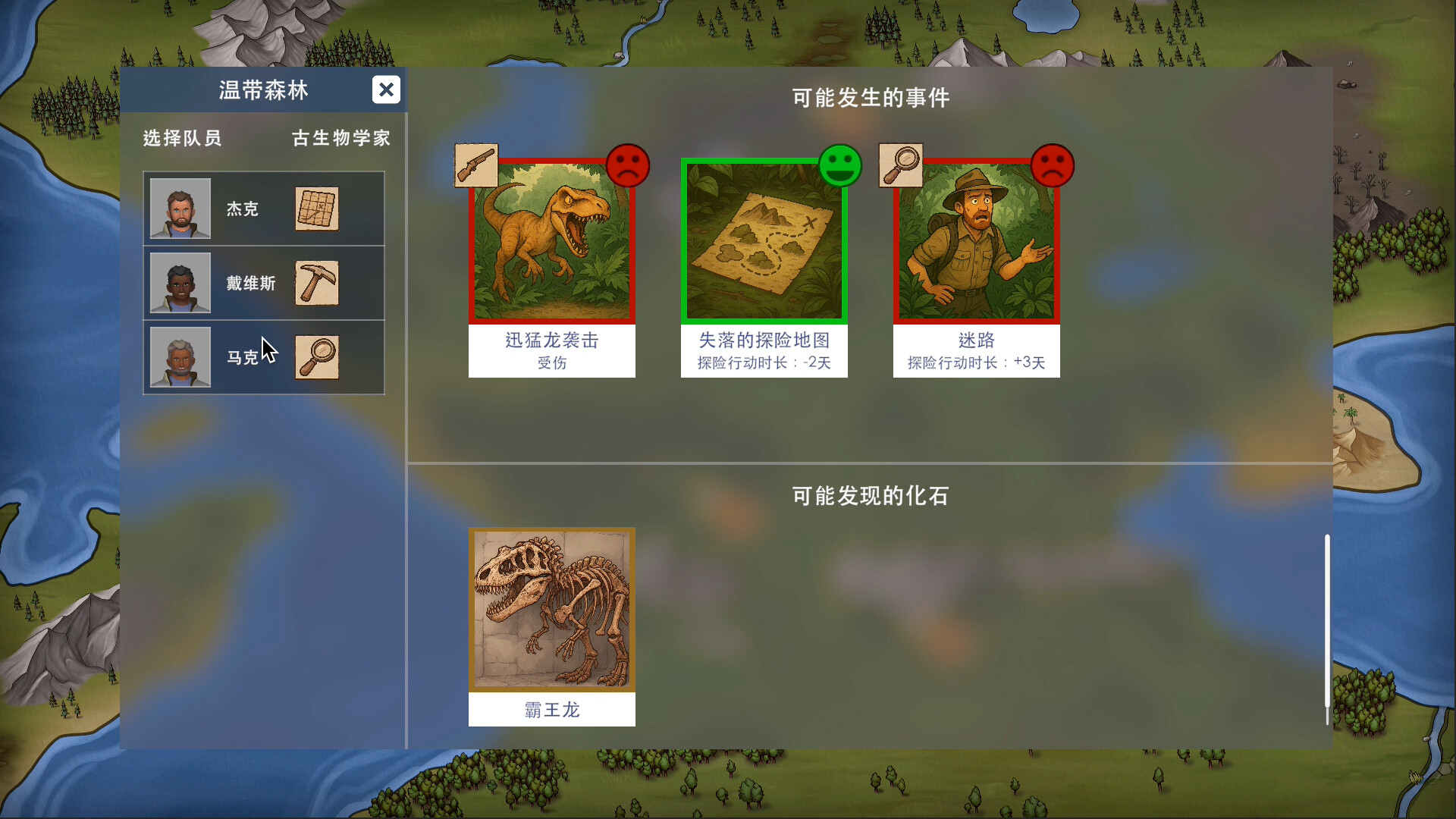Viewport: 1456px width, 819px height.
Task: Toggle the red sad face on 迅猛龙袭击
Action: click(629, 165)
